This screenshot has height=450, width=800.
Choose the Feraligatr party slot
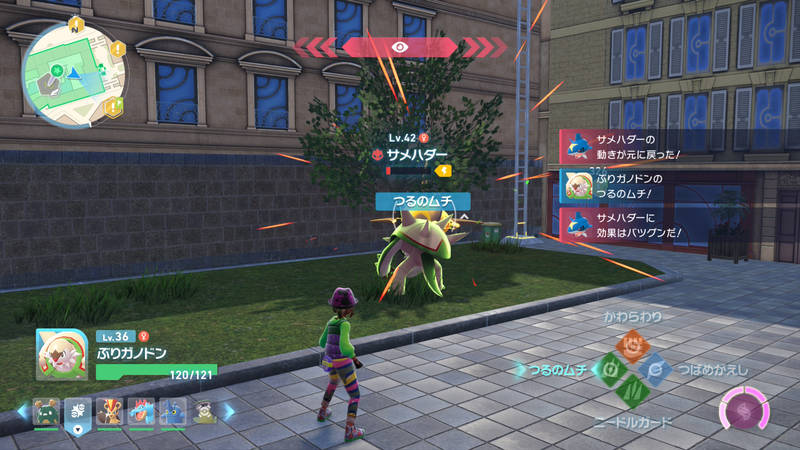(141, 411)
